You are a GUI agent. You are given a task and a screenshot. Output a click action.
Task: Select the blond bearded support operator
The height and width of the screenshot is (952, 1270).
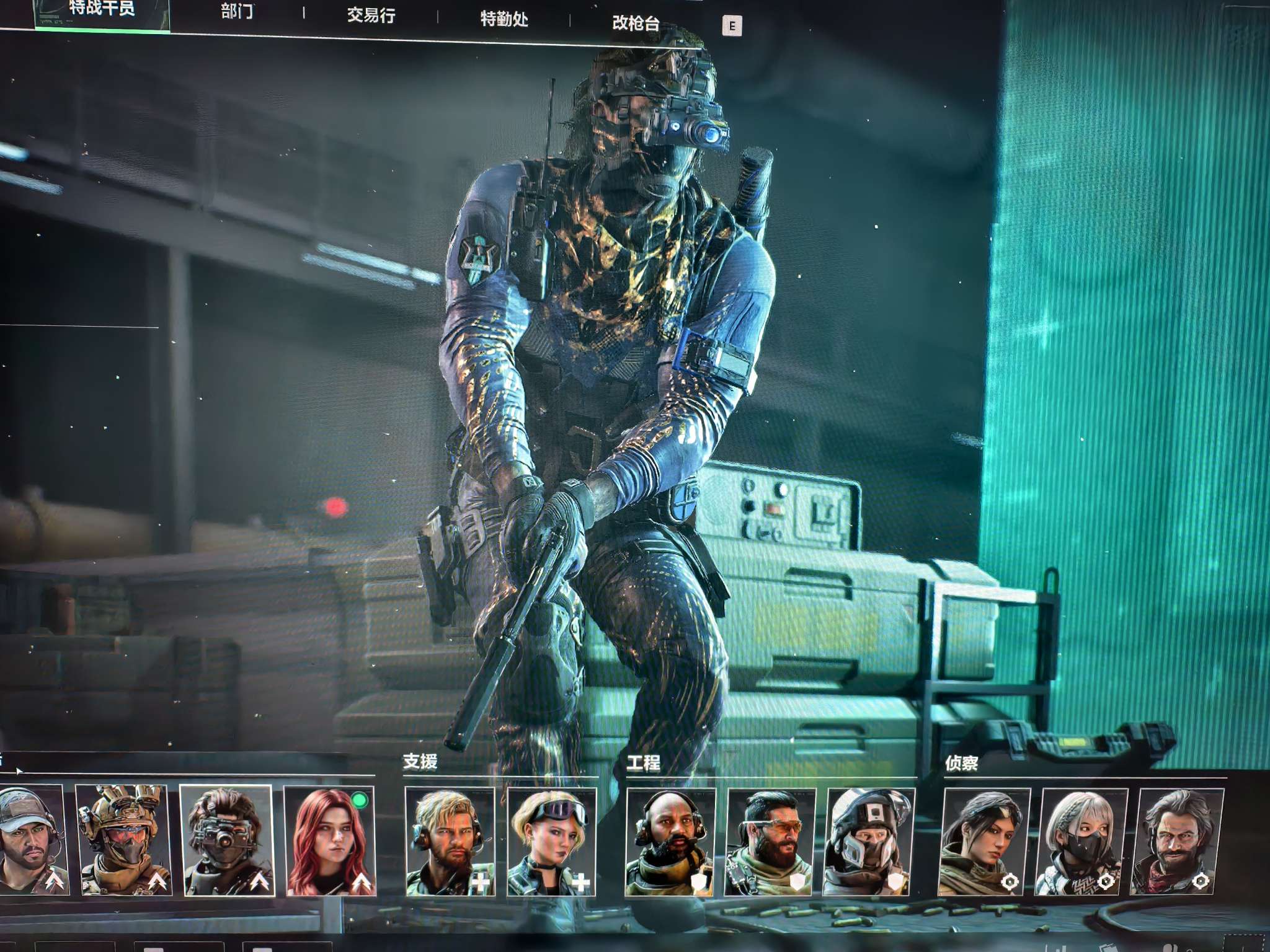coord(450,842)
